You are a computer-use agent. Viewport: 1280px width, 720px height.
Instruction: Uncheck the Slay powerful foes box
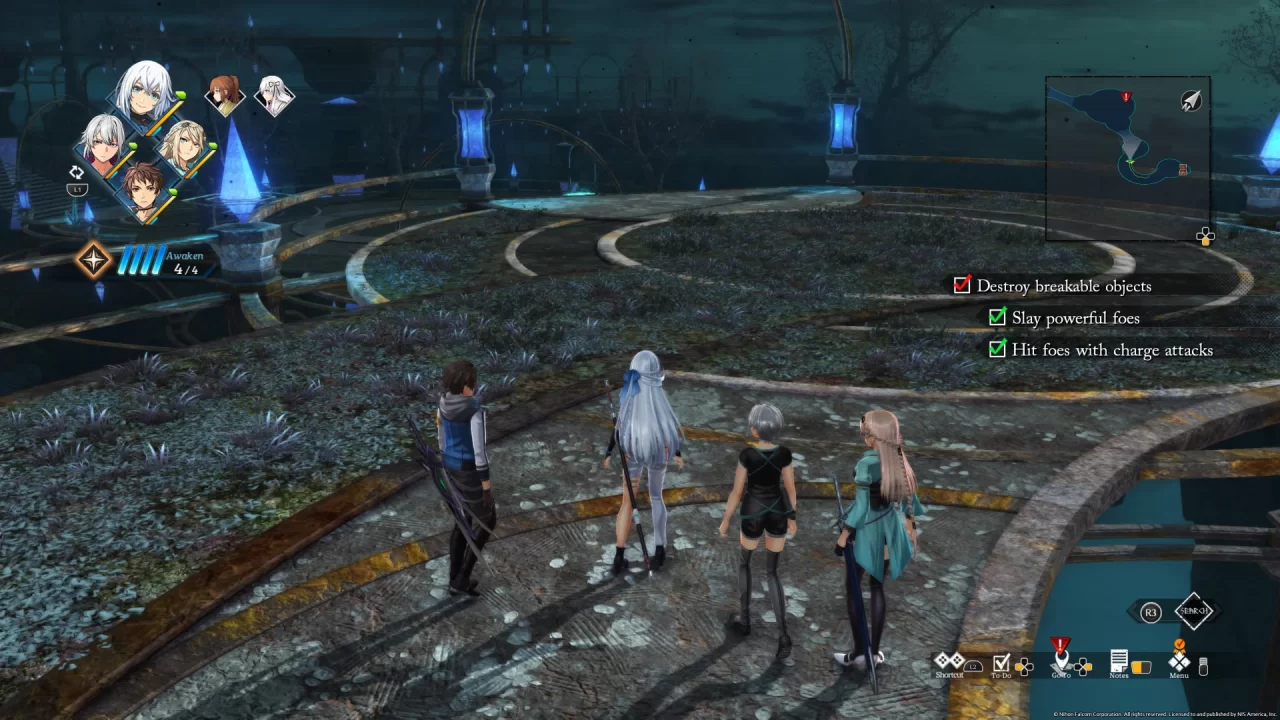pyautogui.click(x=997, y=317)
